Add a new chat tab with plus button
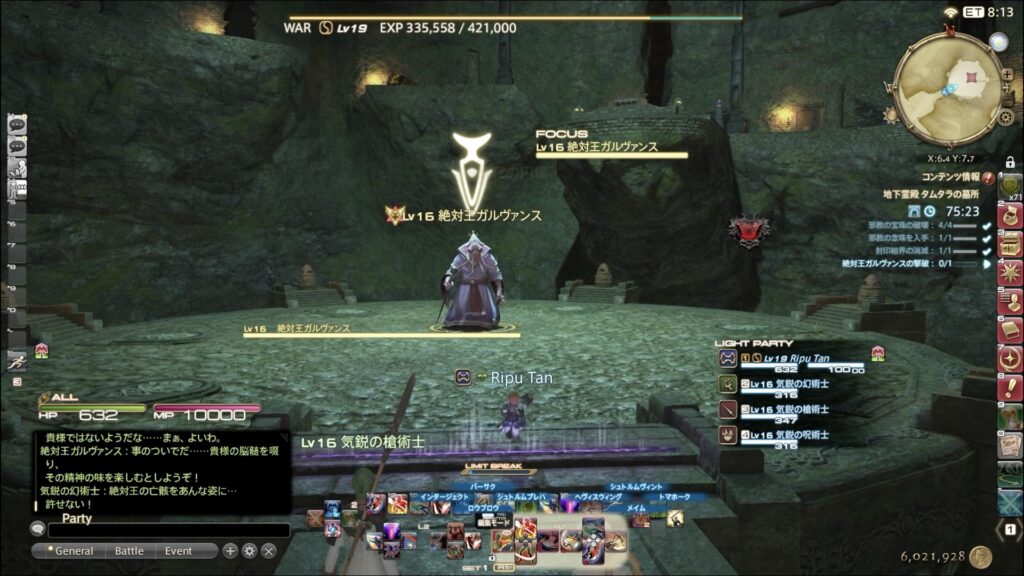The height and width of the screenshot is (576, 1024). click(x=230, y=551)
